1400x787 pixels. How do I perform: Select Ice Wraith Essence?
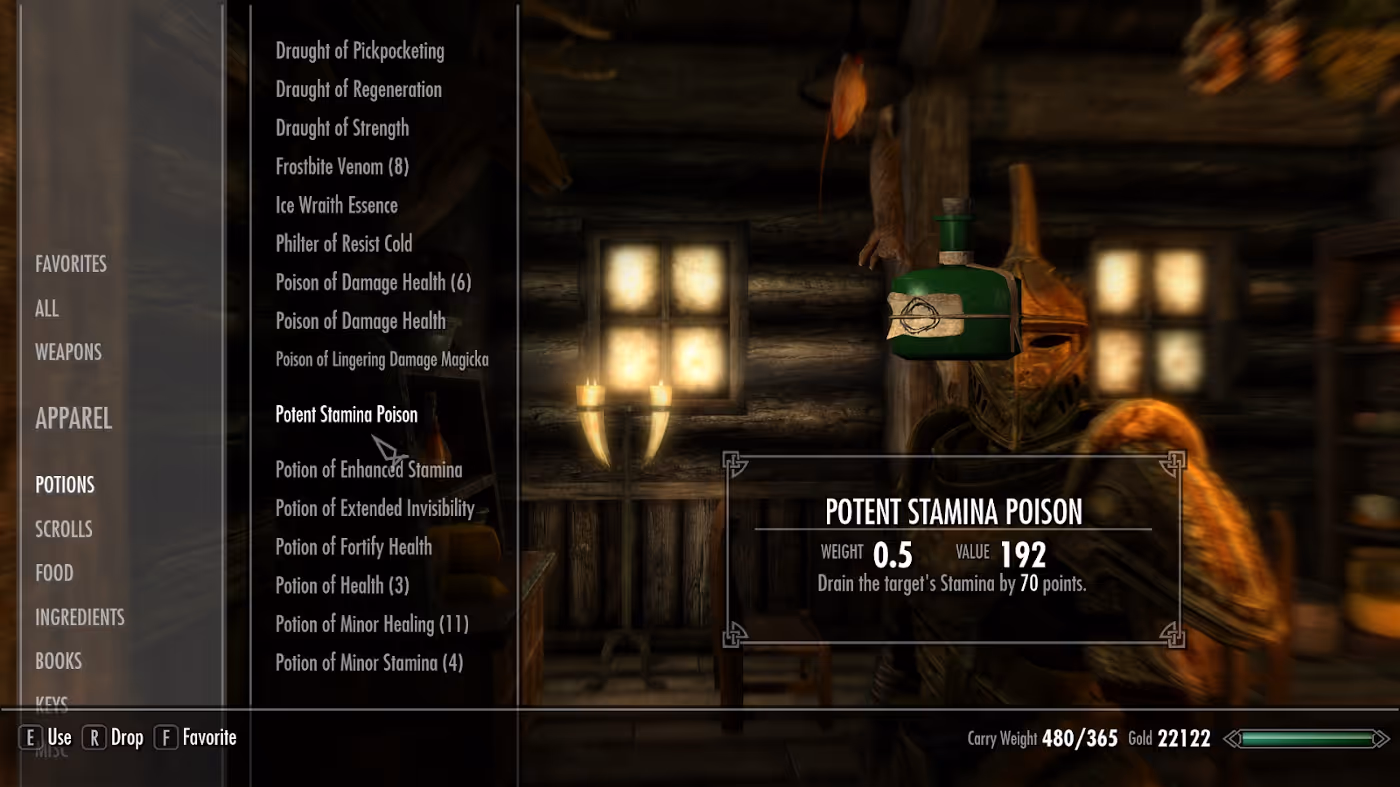pos(336,205)
